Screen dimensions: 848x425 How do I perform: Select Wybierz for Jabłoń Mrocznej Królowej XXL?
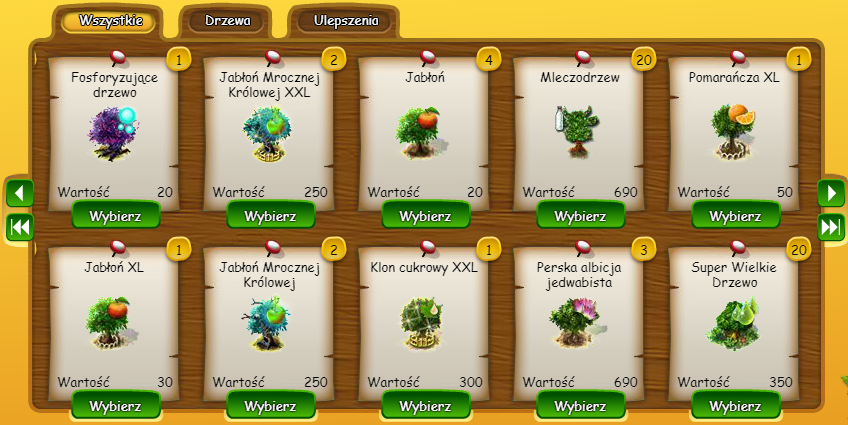click(x=271, y=215)
